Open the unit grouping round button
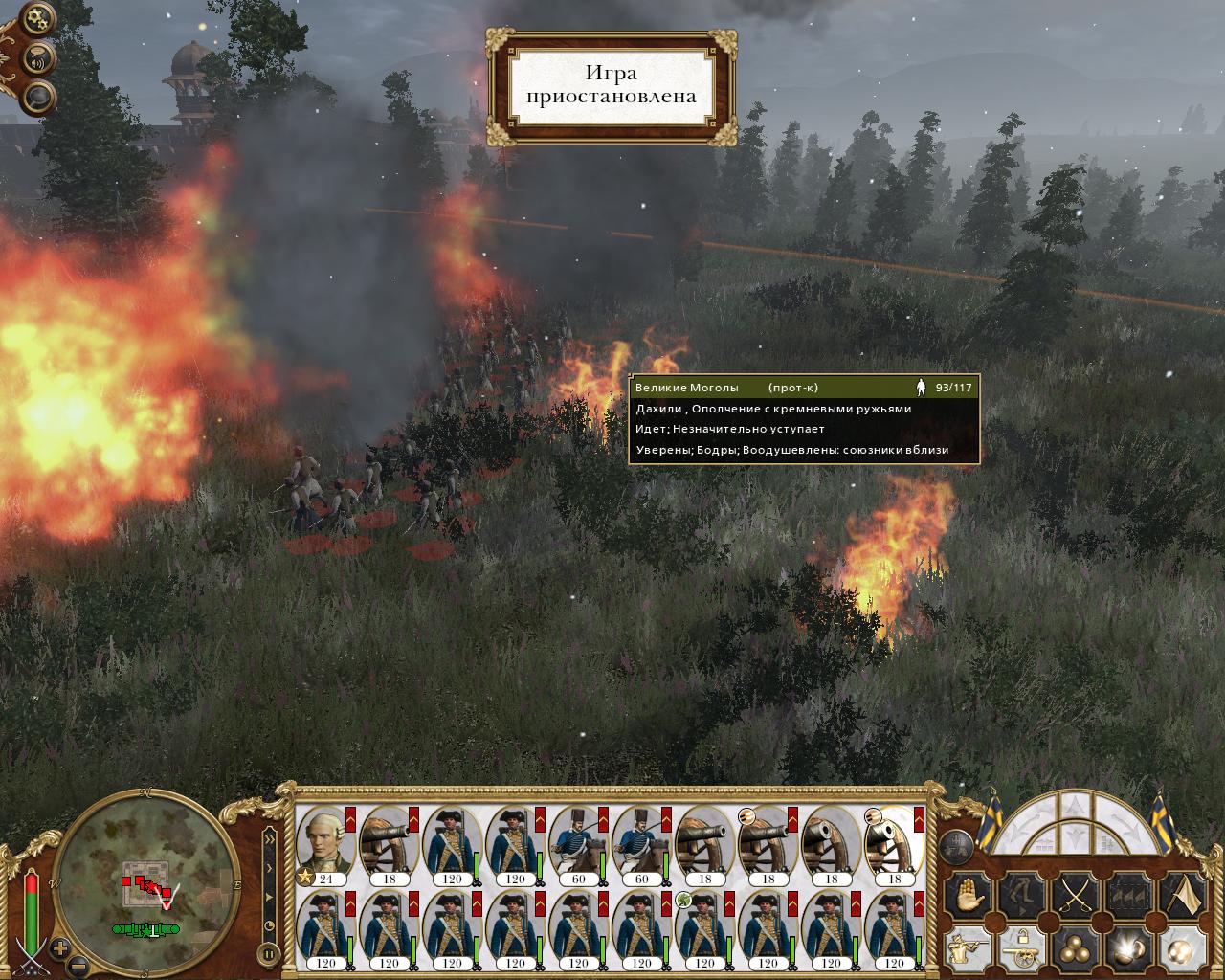 coord(957,844)
